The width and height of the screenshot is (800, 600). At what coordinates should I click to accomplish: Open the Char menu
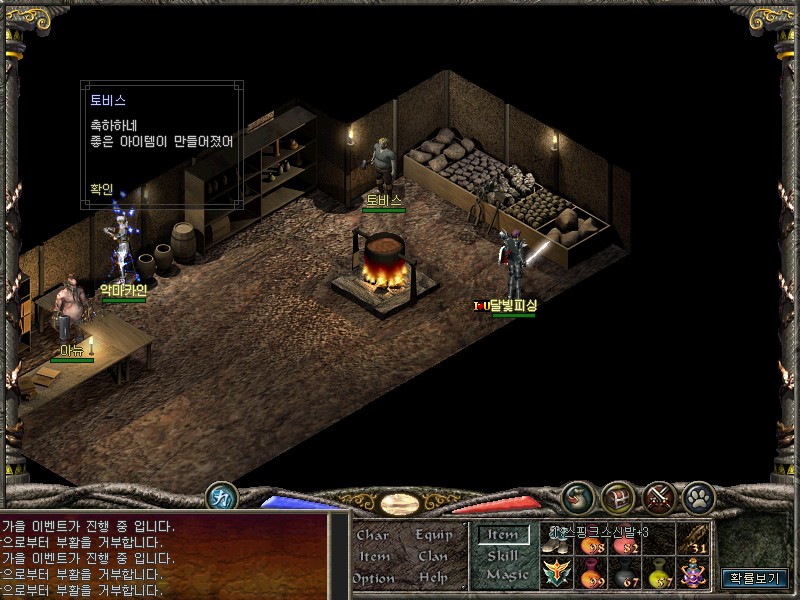(x=372, y=535)
